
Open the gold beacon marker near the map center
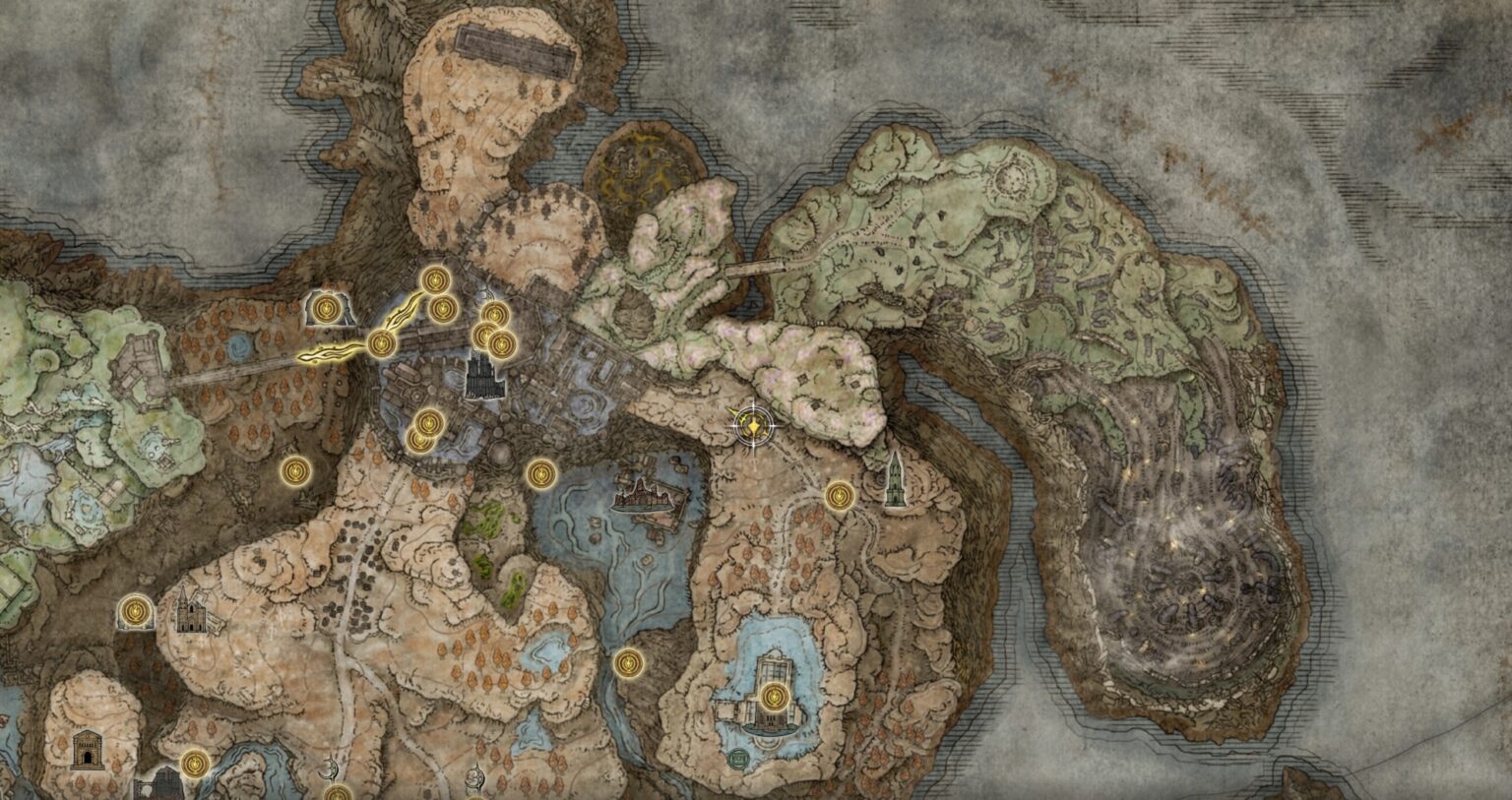click(754, 426)
